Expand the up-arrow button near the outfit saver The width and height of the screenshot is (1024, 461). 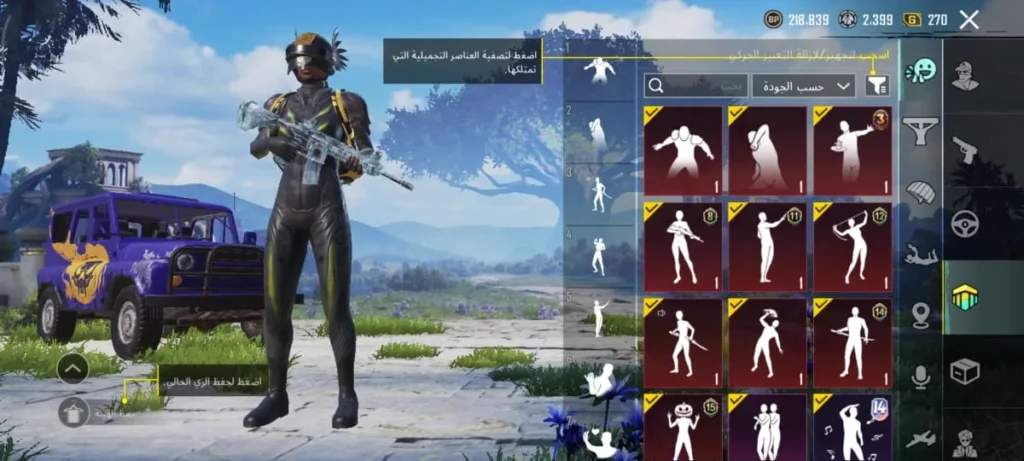(x=74, y=369)
